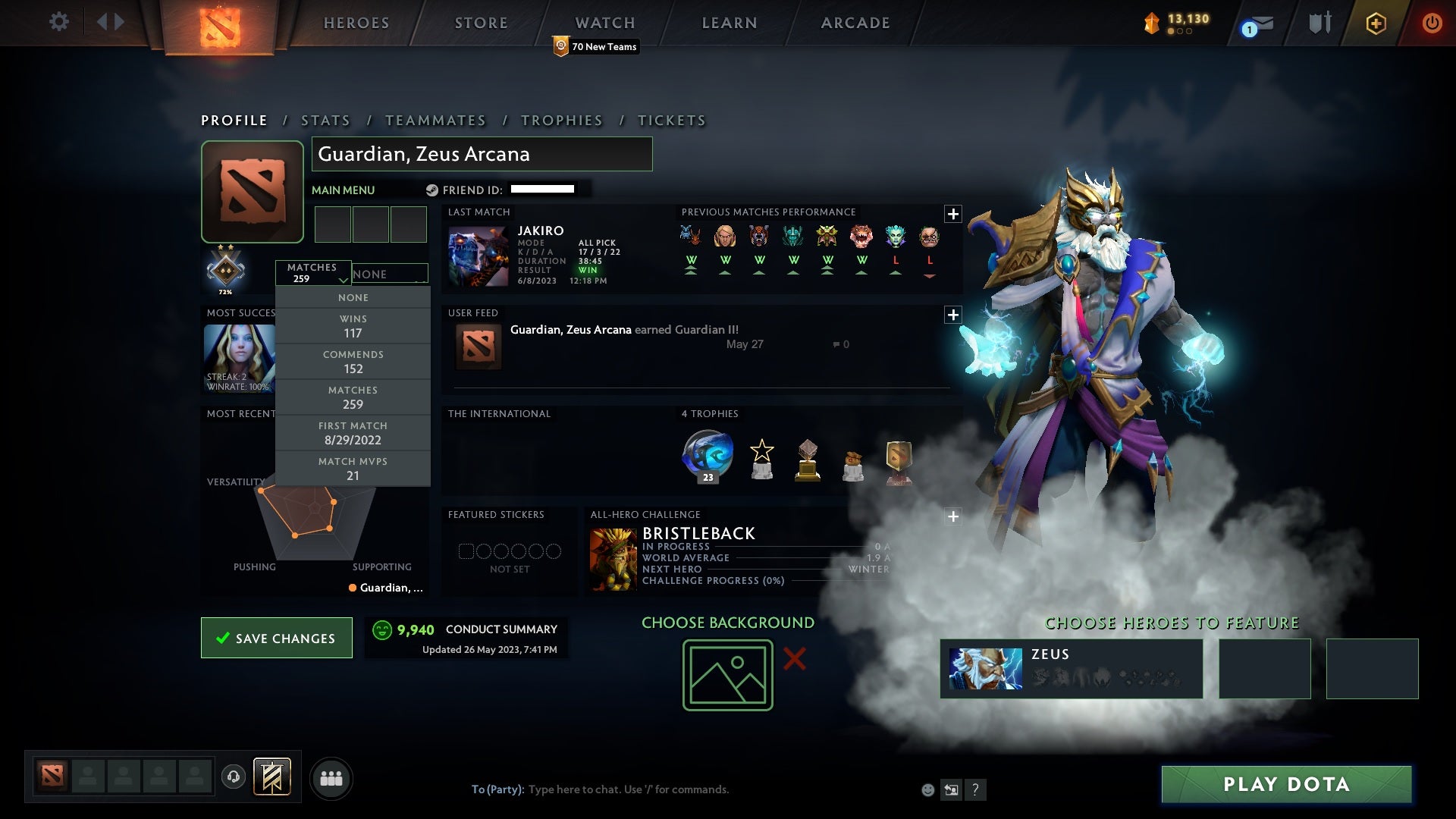Screen dimensions: 1456x819
Task: View the Trophies tab
Action: (561, 121)
